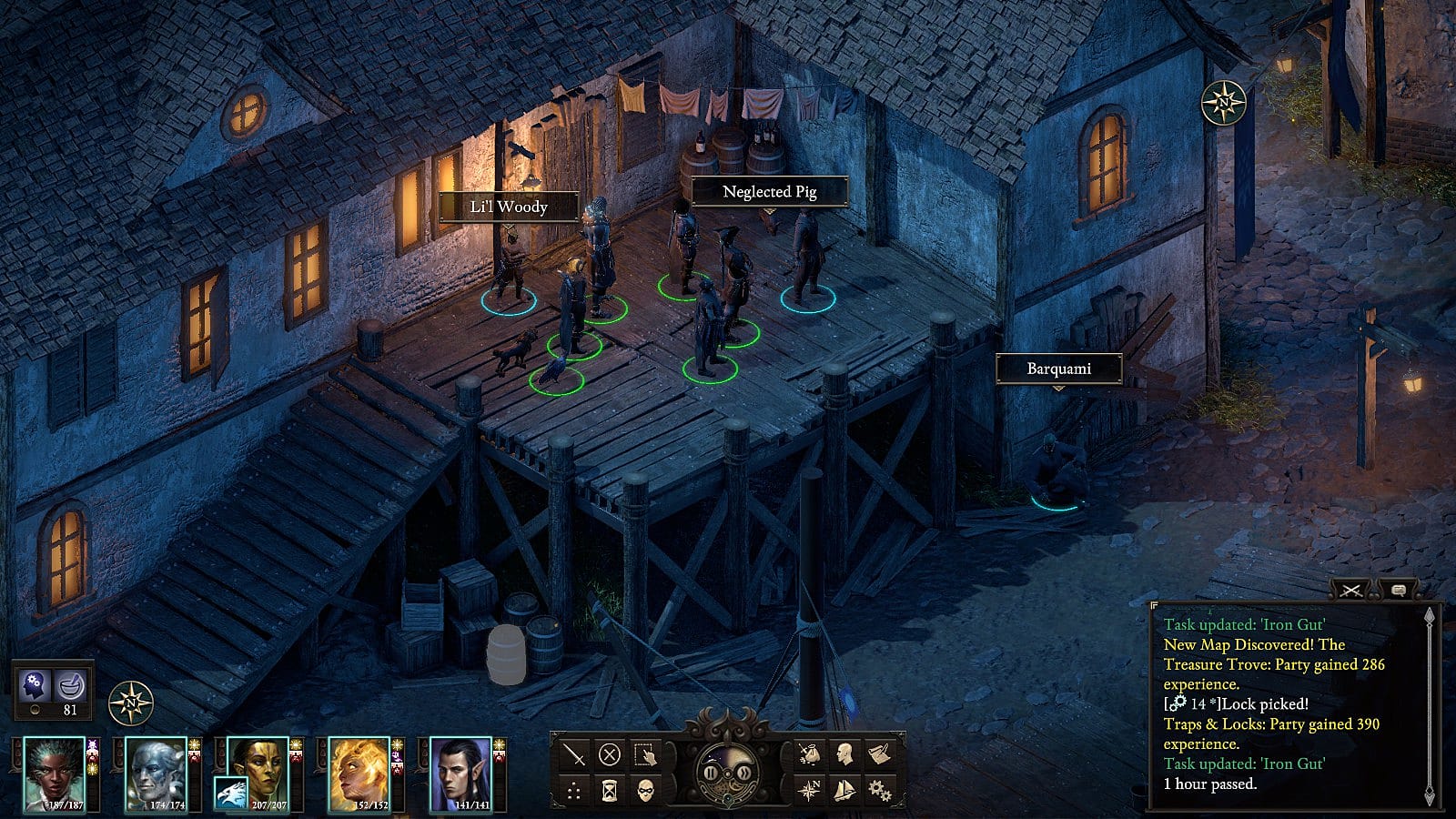Toggle stealth mode with the masked face
The height and width of the screenshot is (819, 1456).
[x=645, y=790]
